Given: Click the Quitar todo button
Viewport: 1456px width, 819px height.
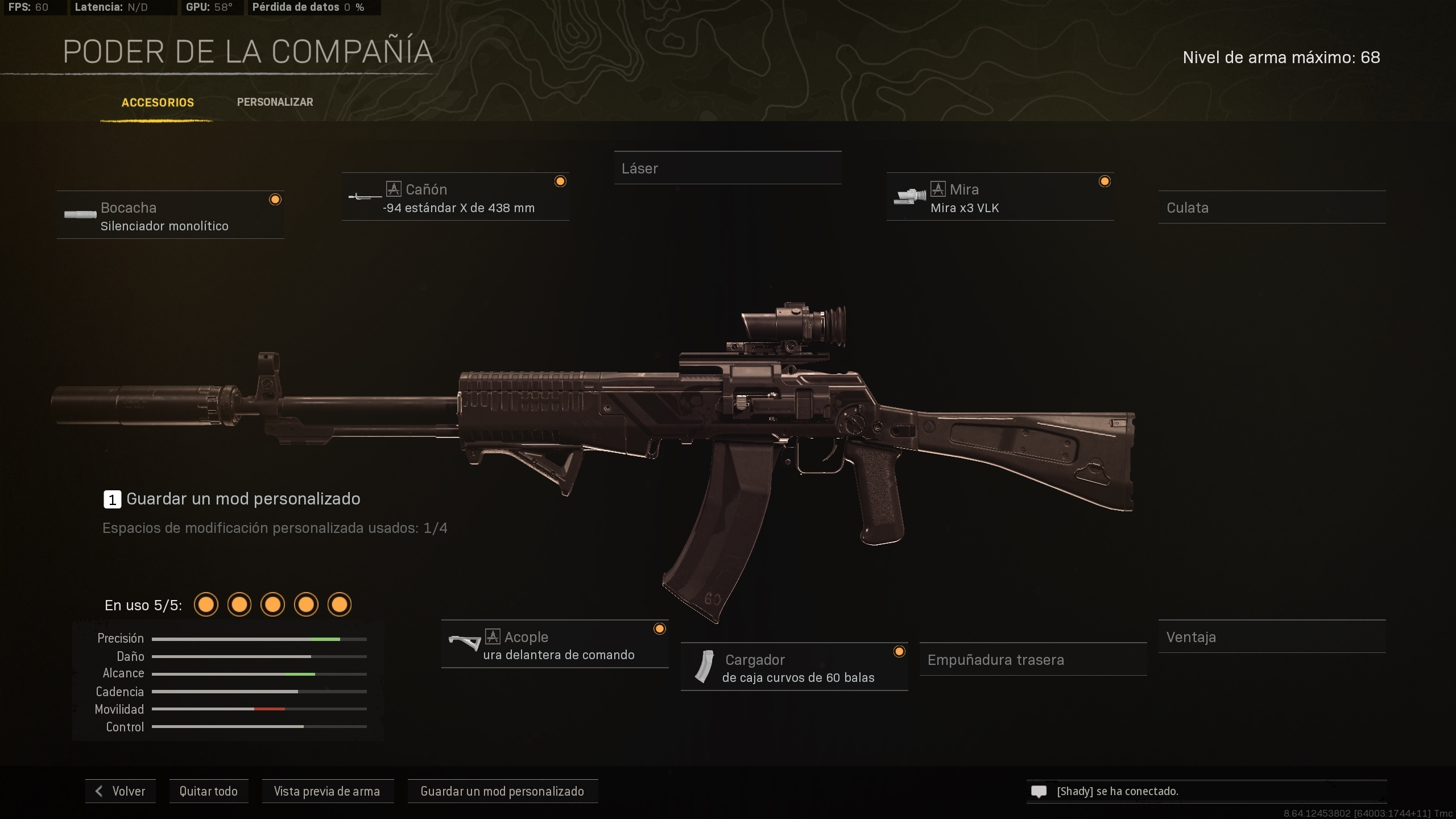Looking at the screenshot, I should 208,791.
